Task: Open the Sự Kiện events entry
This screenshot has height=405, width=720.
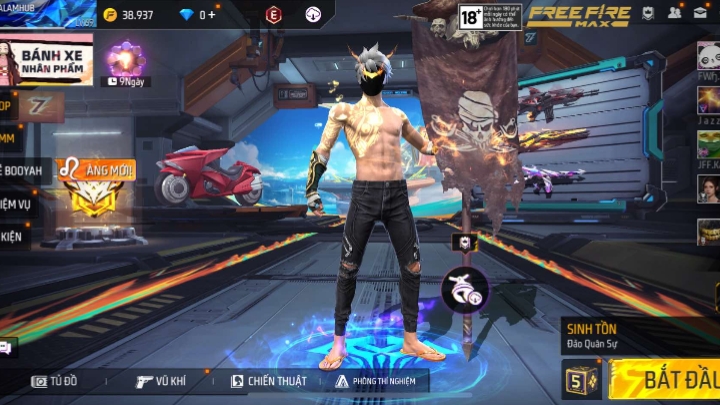Action: coord(13,237)
